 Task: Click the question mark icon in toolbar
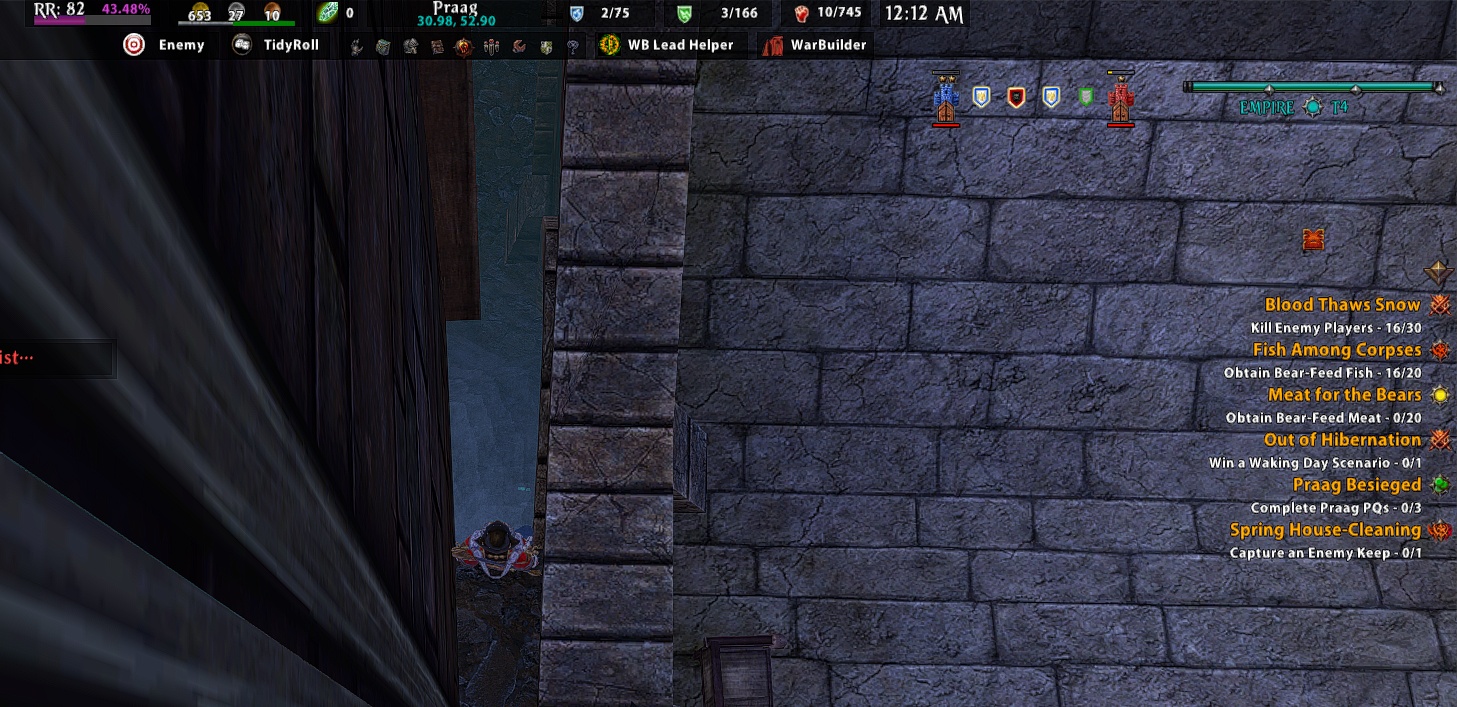coord(572,46)
